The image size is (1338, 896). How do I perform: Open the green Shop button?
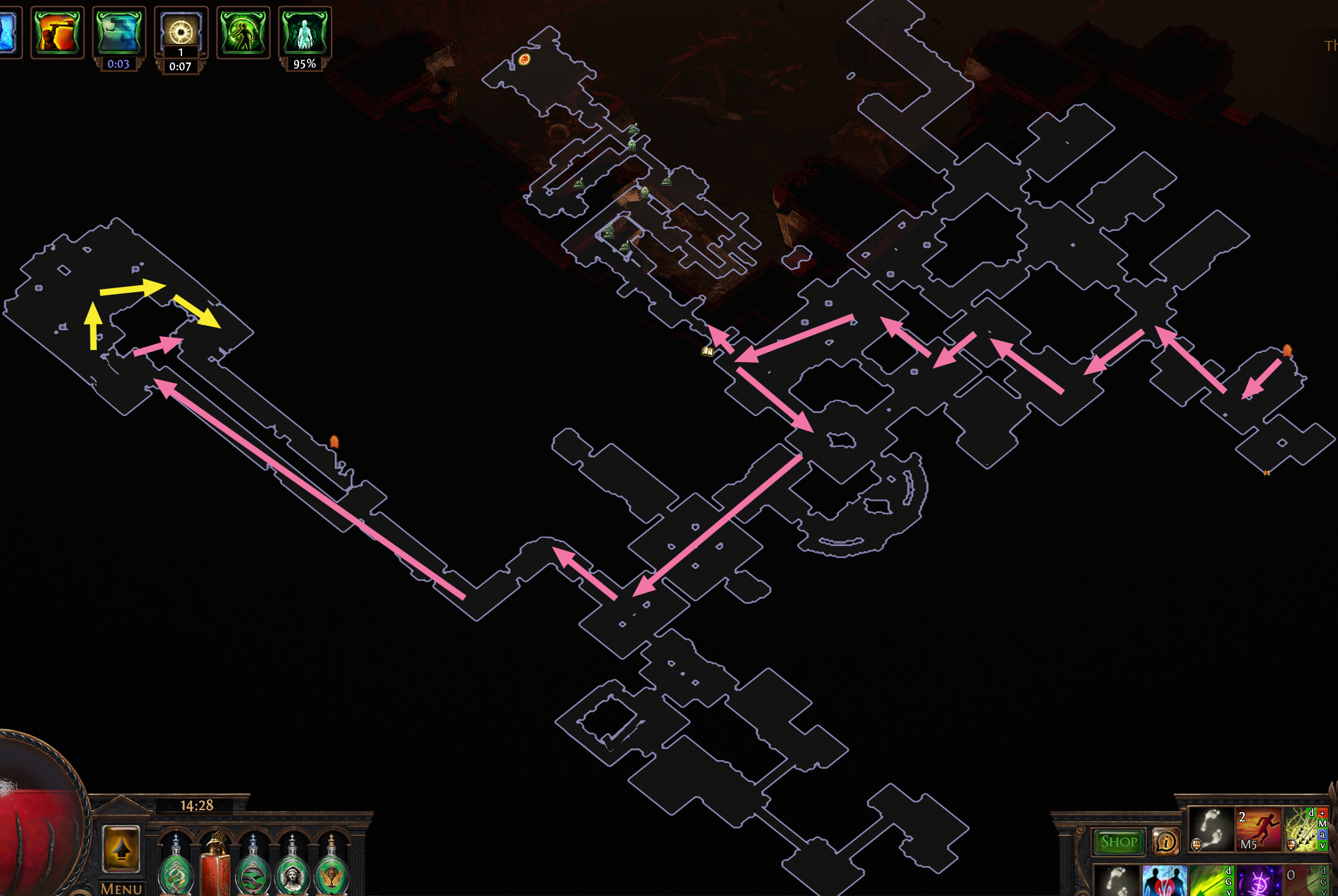tap(1118, 842)
